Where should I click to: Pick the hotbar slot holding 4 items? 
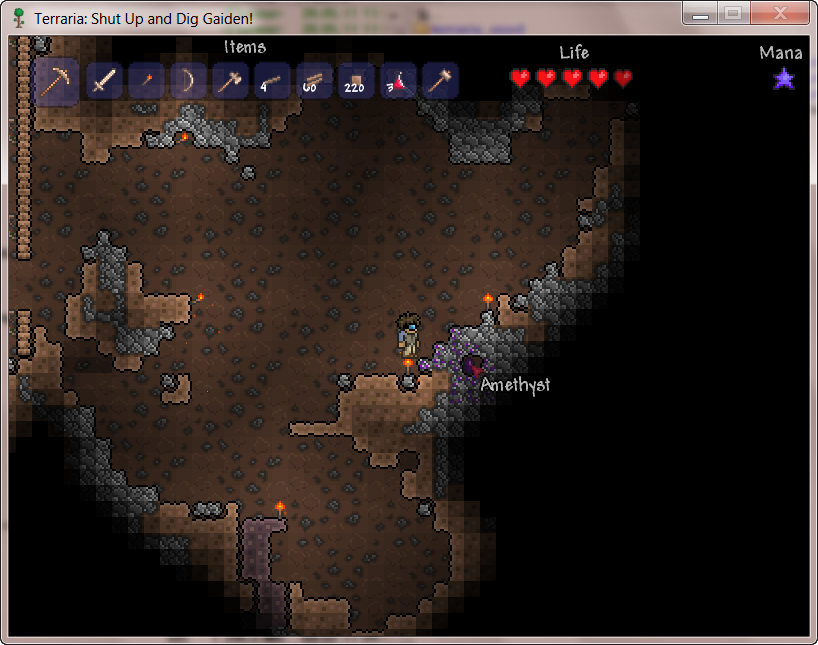[x=272, y=81]
